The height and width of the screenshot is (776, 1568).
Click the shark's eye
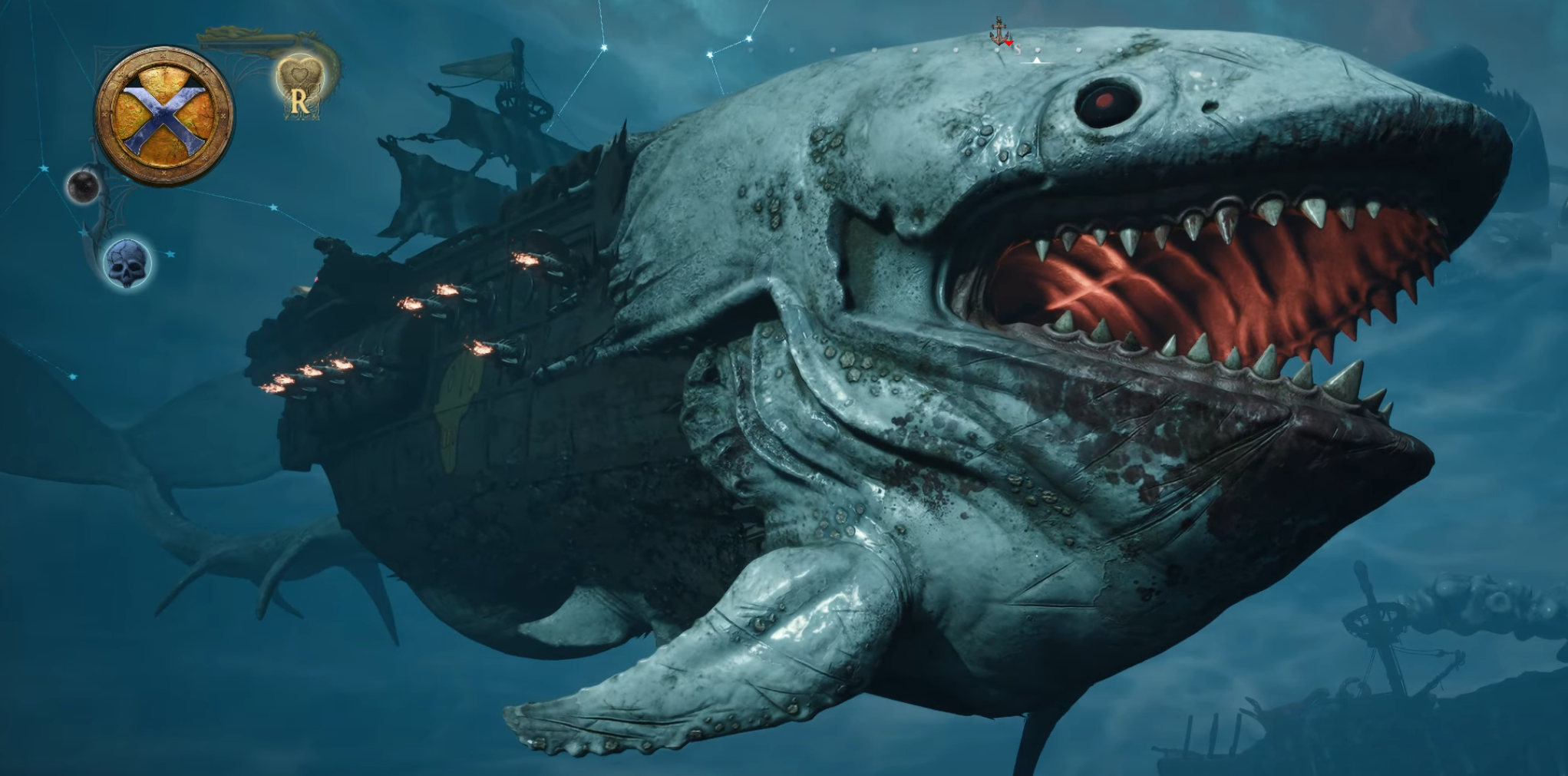pyautogui.click(x=1109, y=102)
